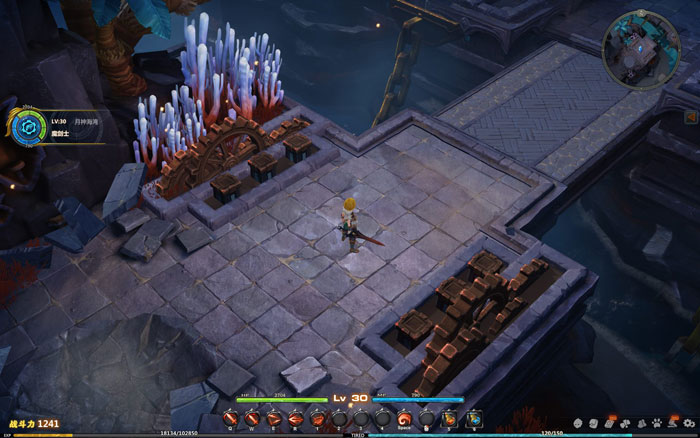Toggle the side panel arrow below minimap

[x=690, y=118]
